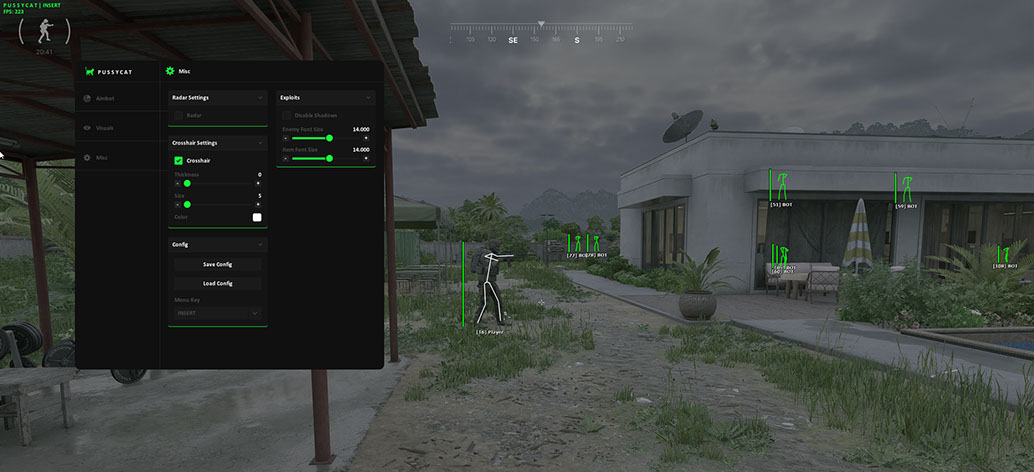Increase Enemy Font Size with plus button

coord(366,138)
